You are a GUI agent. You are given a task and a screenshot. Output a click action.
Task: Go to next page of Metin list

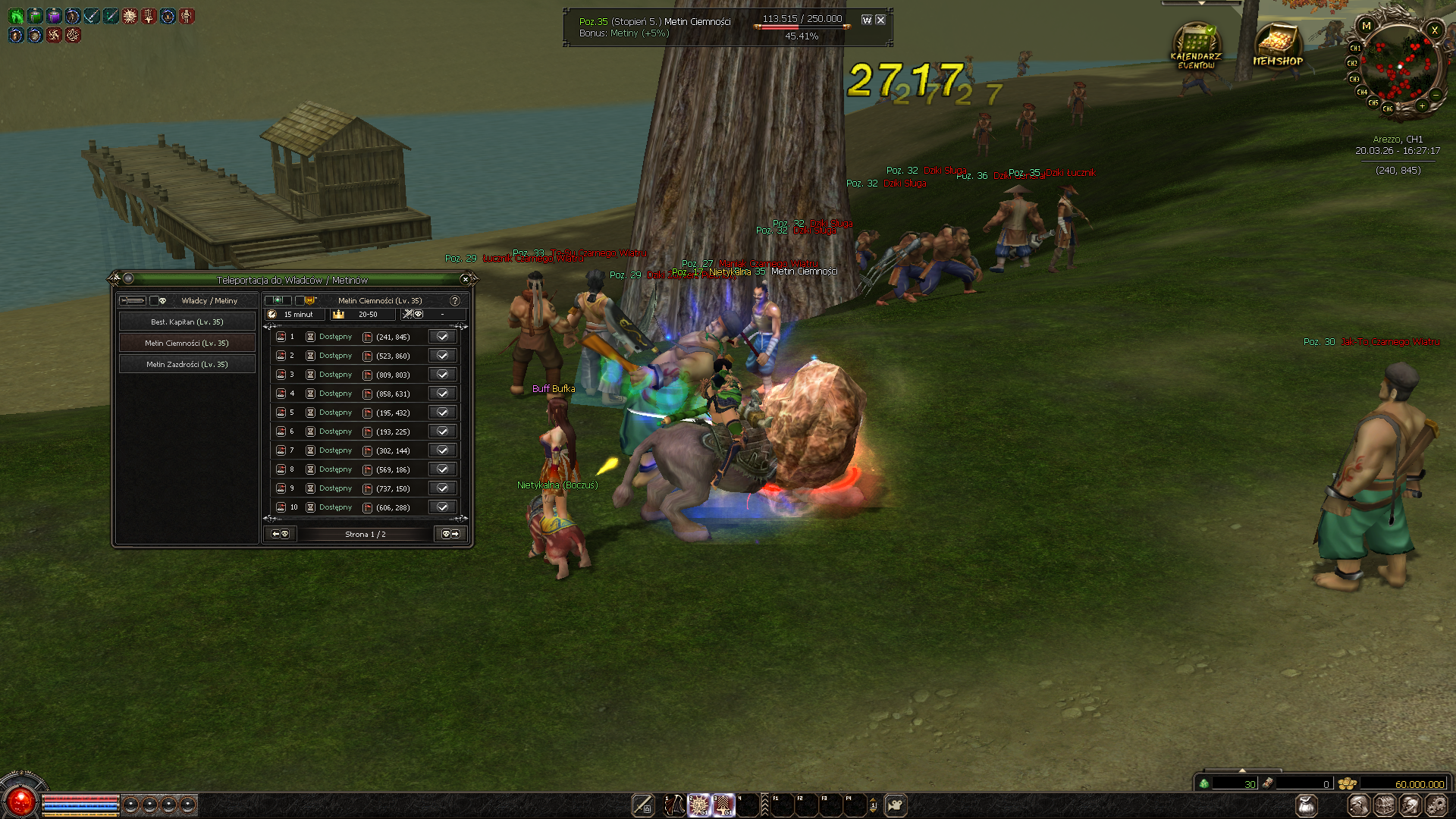[450, 535]
